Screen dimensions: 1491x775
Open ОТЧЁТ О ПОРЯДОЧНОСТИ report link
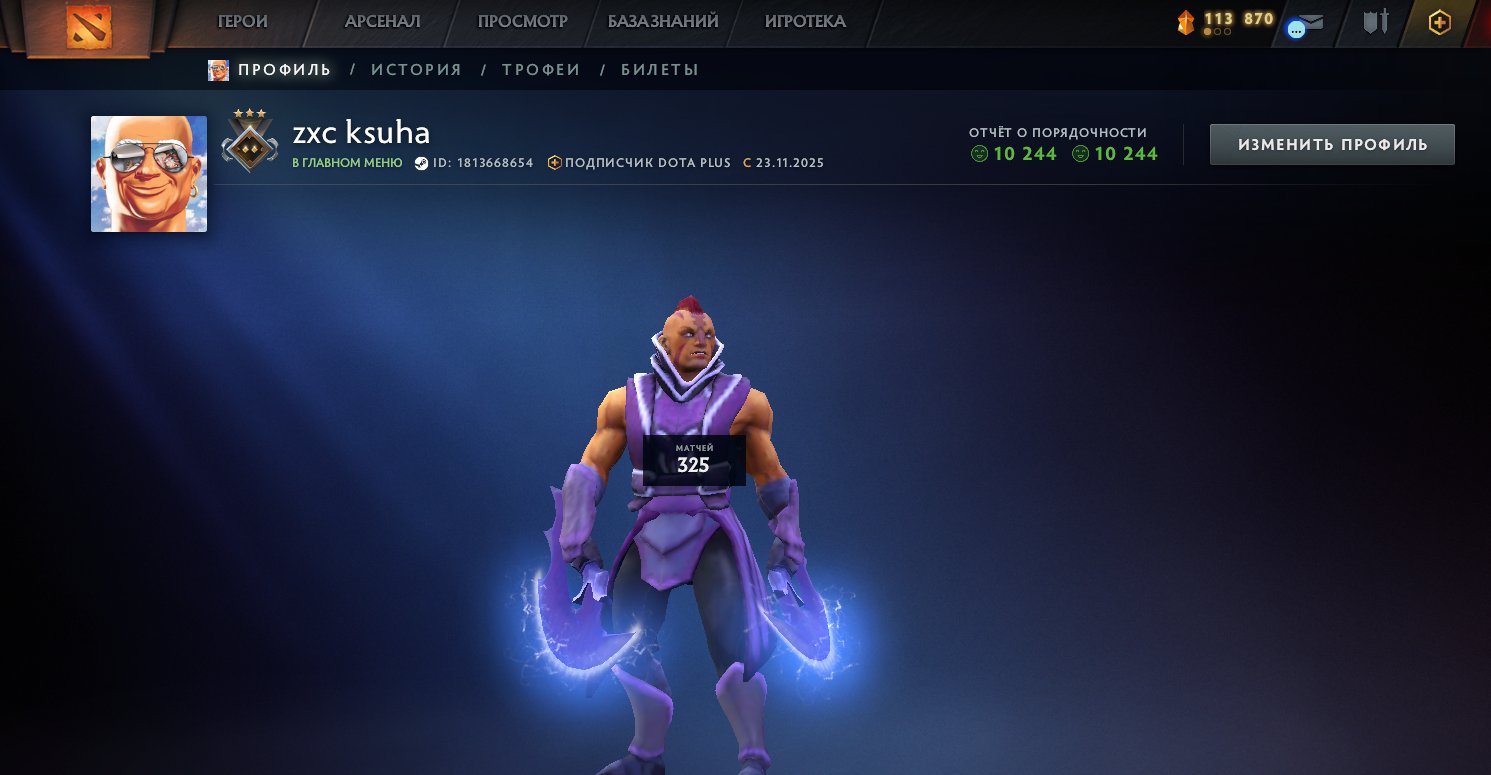click(x=1057, y=131)
